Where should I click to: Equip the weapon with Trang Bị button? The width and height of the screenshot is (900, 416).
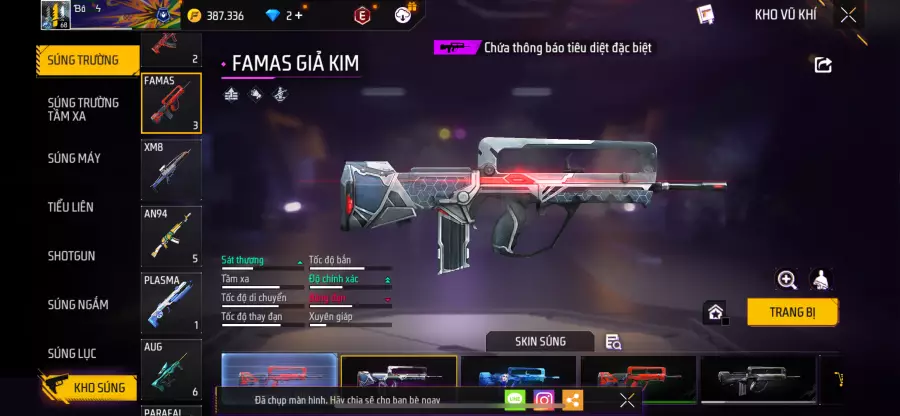[x=792, y=311]
